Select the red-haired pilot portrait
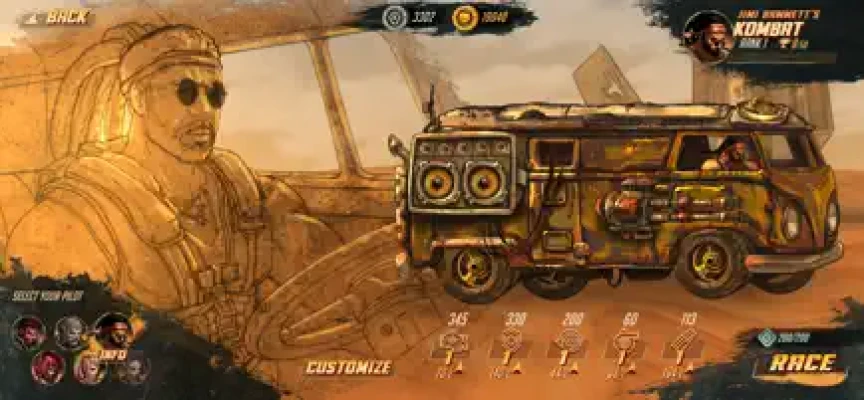Image resolution: width=864 pixels, height=400 pixels. pyautogui.click(x=46, y=366)
